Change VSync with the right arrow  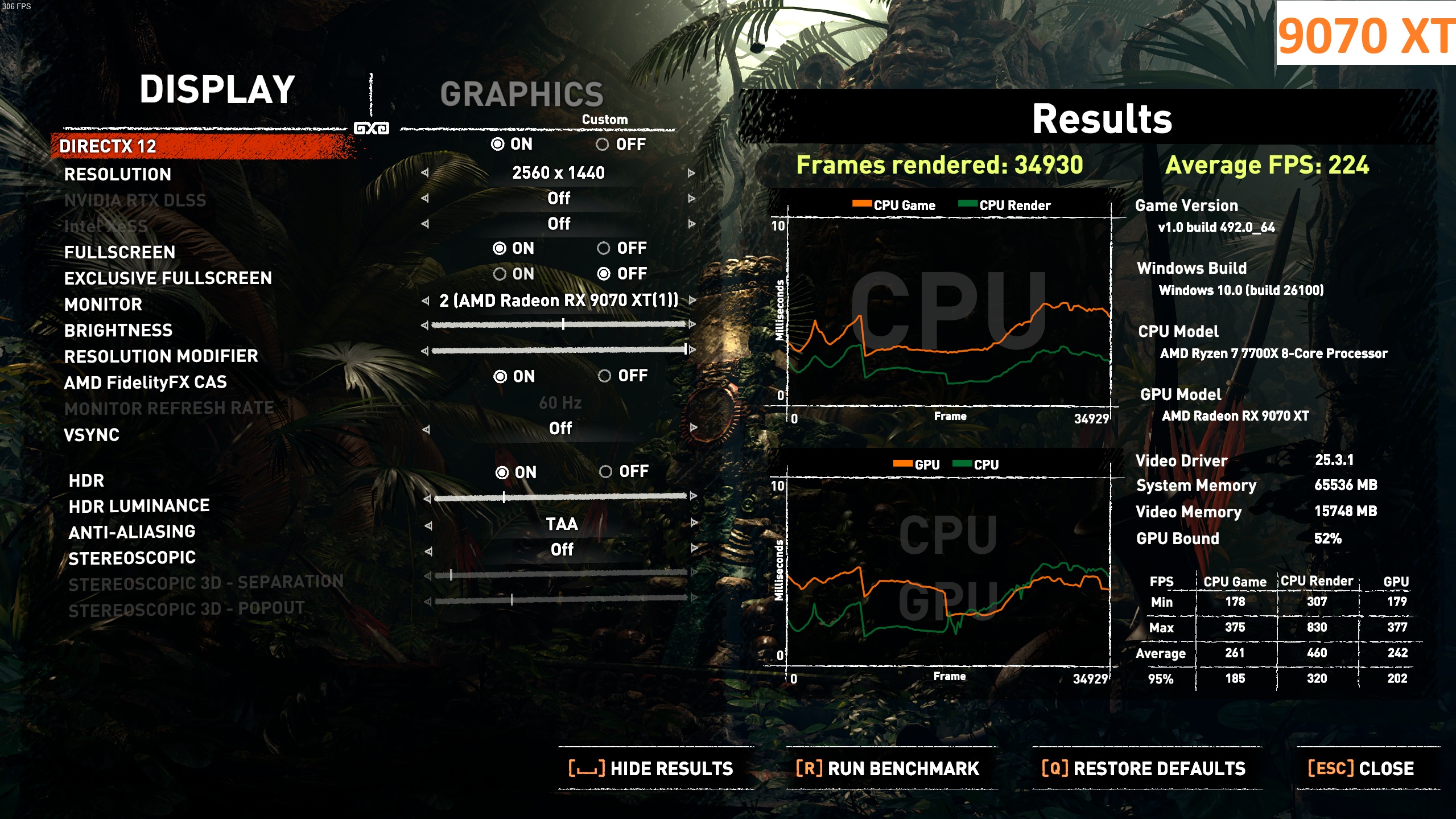point(694,427)
